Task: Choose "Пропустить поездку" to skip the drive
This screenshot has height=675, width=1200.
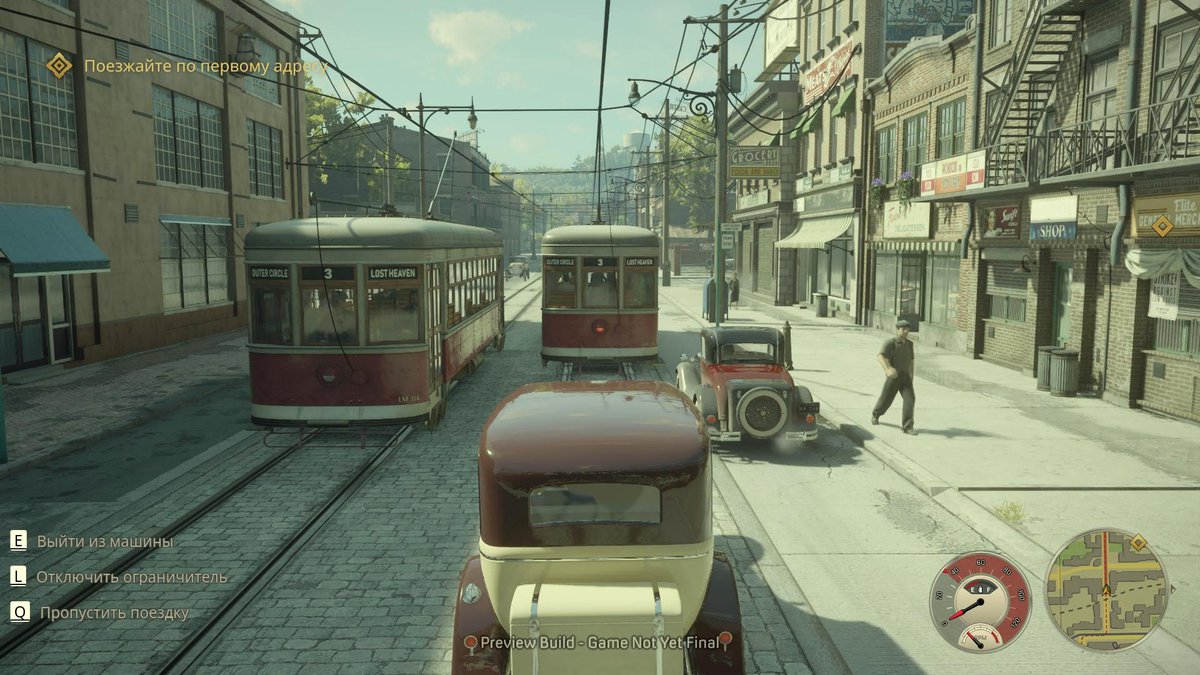Action: (x=113, y=613)
